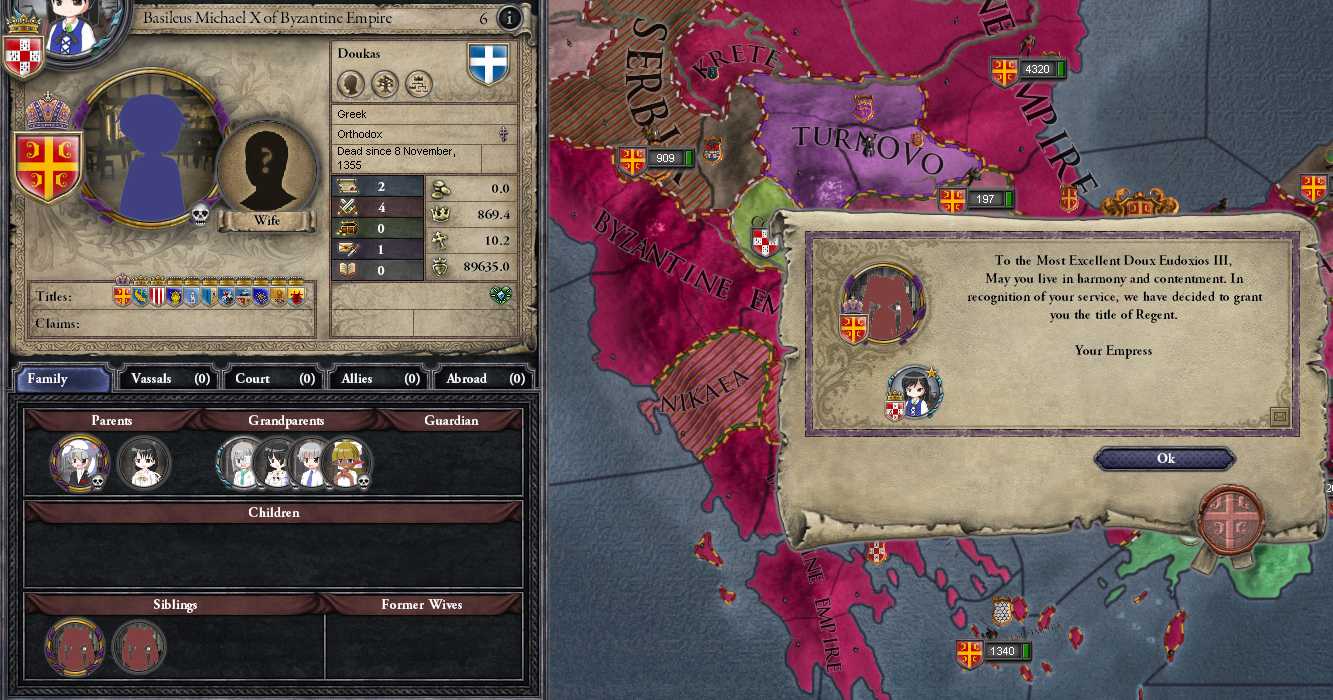View the Empress portrait in the letter
Image resolution: width=1333 pixels, height=700 pixels.
[x=914, y=392]
